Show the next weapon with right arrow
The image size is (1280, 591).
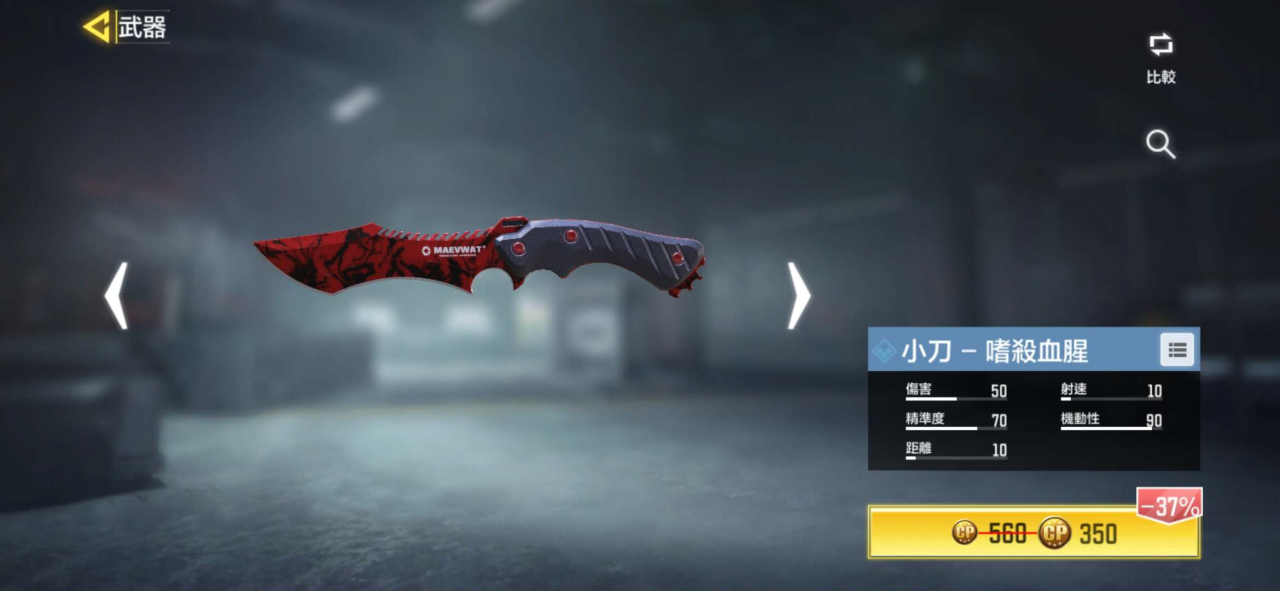[x=798, y=296]
